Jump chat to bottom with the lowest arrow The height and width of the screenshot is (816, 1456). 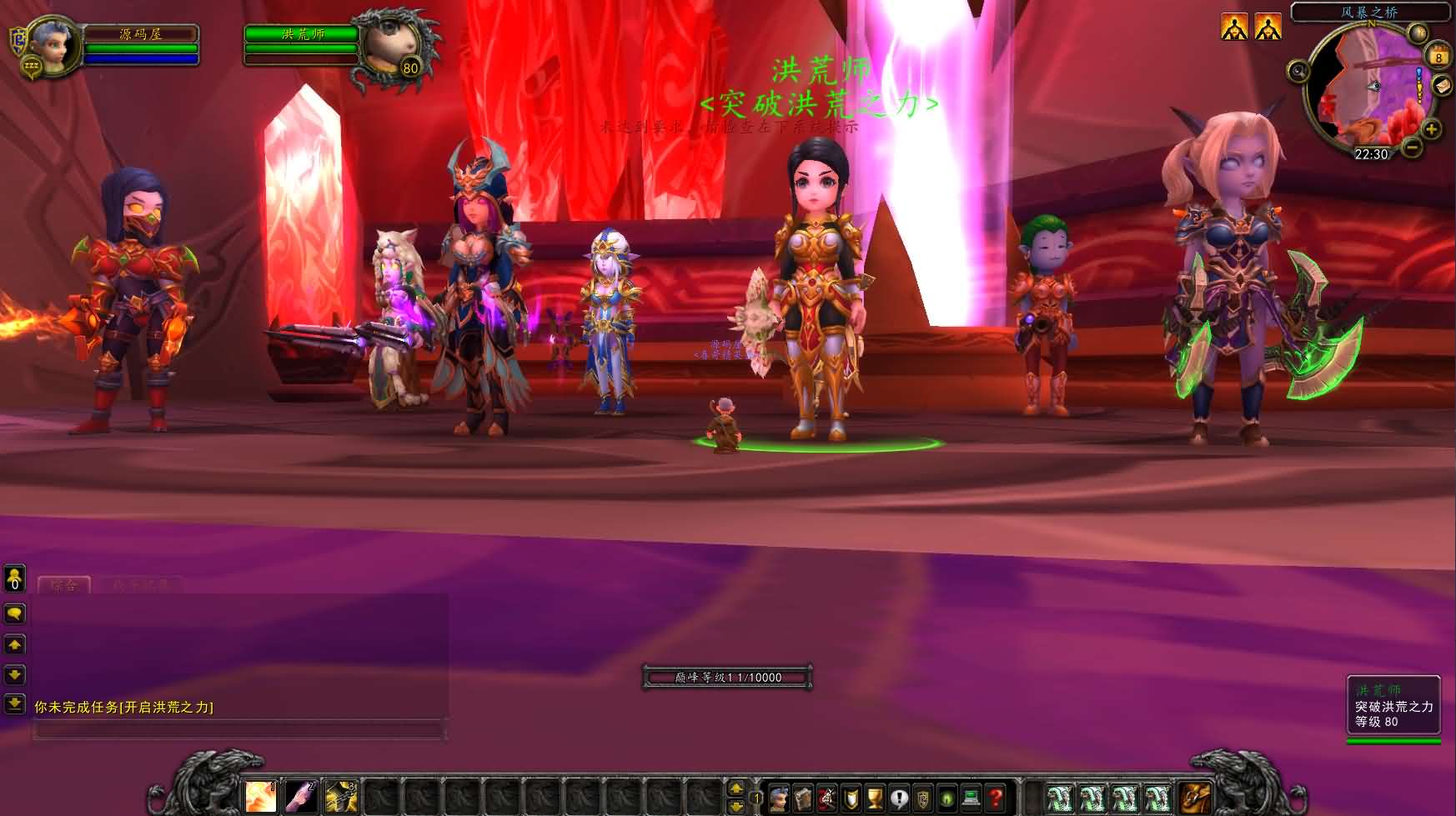coord(15,704)
